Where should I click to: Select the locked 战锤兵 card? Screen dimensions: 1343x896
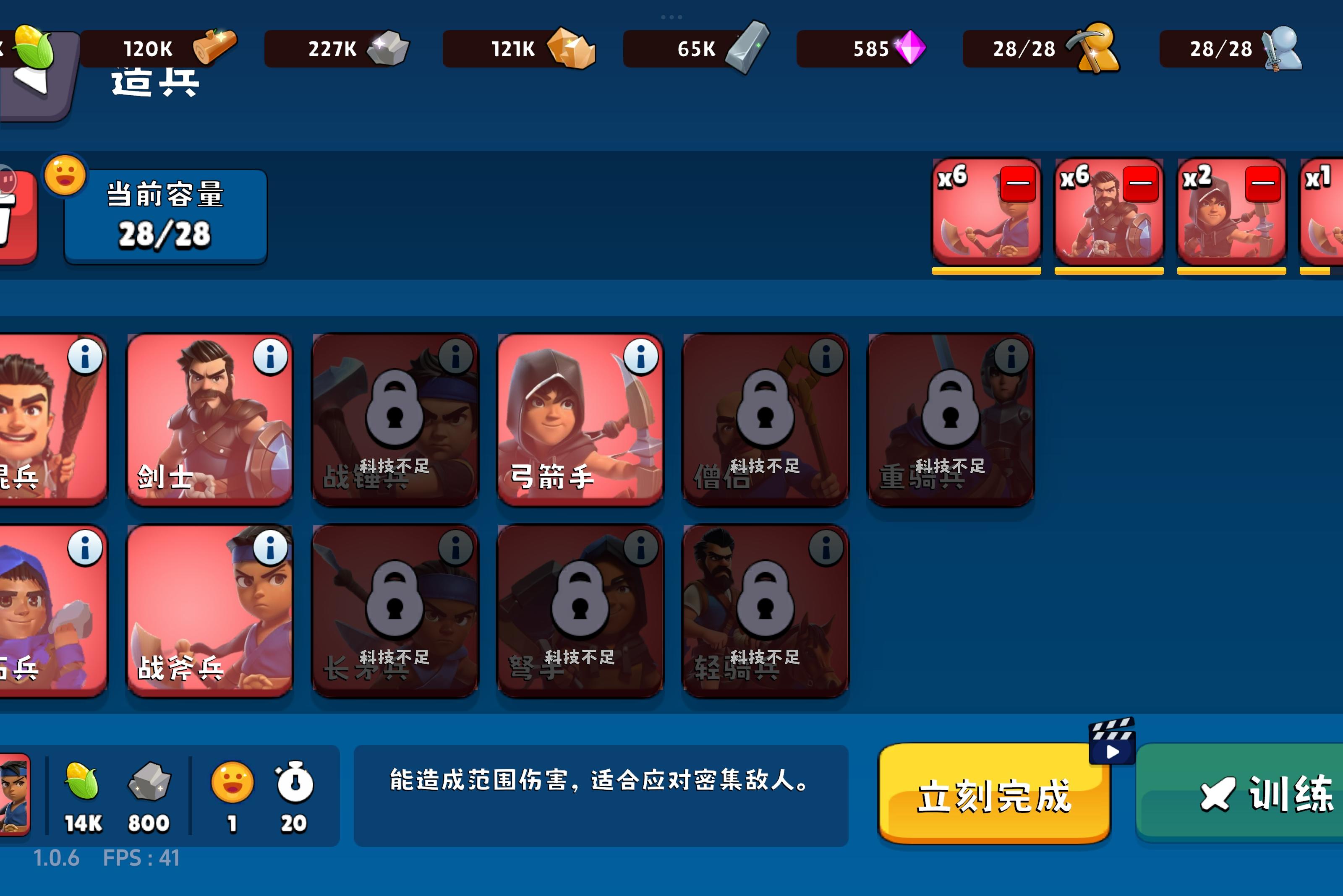[395, 420]
